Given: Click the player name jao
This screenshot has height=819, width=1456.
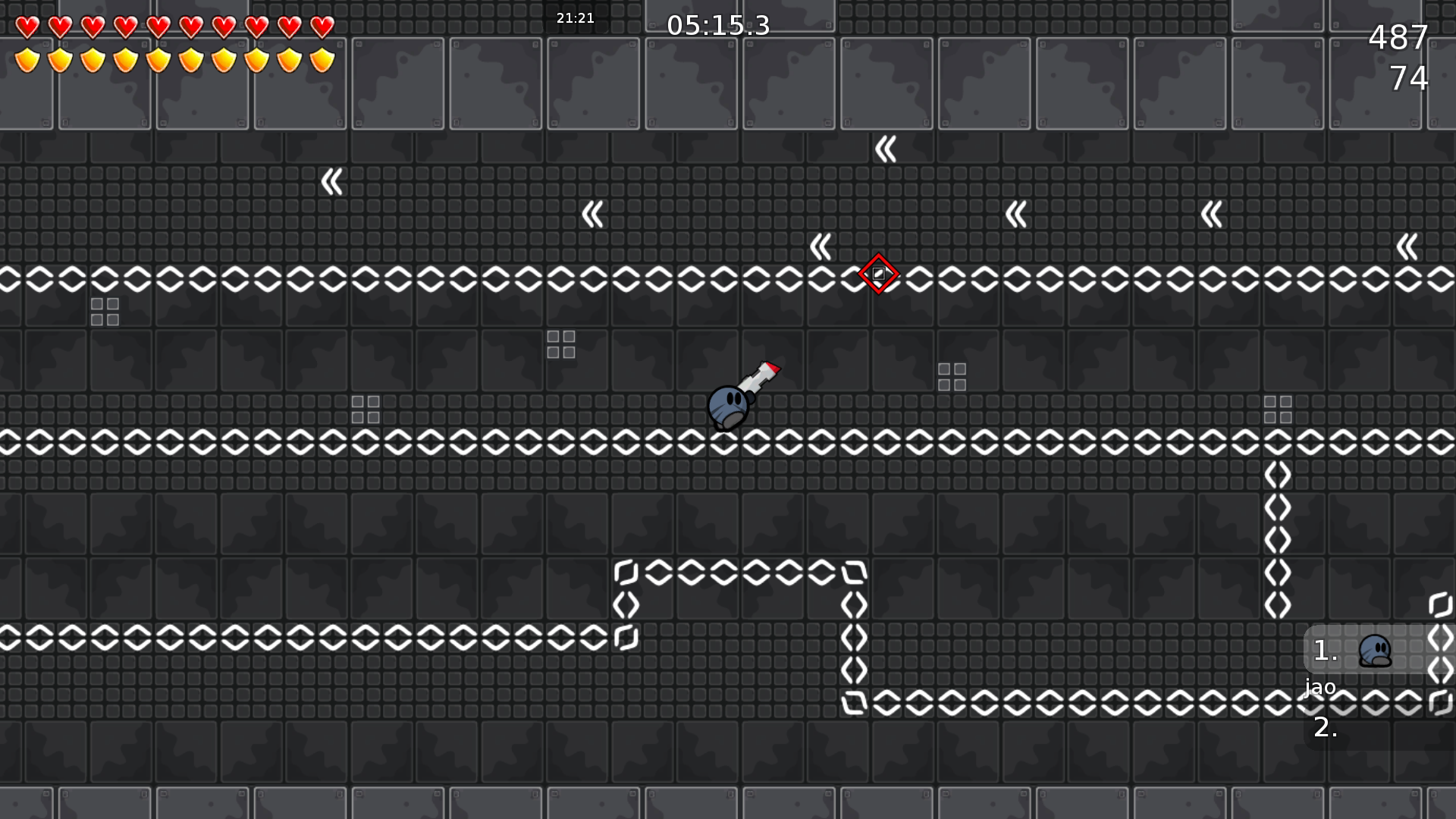Looking at the screenshot, I should tap(1319, 688).
